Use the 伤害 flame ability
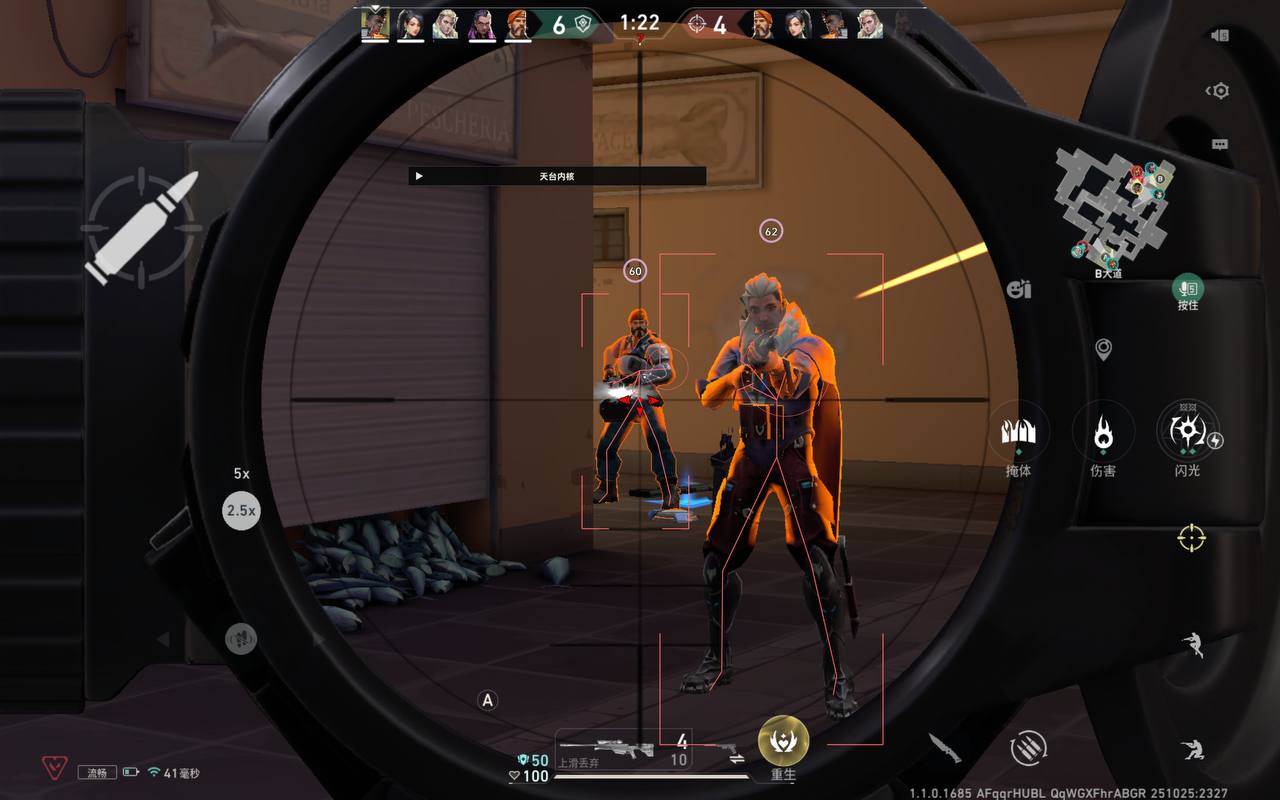Screen dimensions: 1280x800 1102,434
